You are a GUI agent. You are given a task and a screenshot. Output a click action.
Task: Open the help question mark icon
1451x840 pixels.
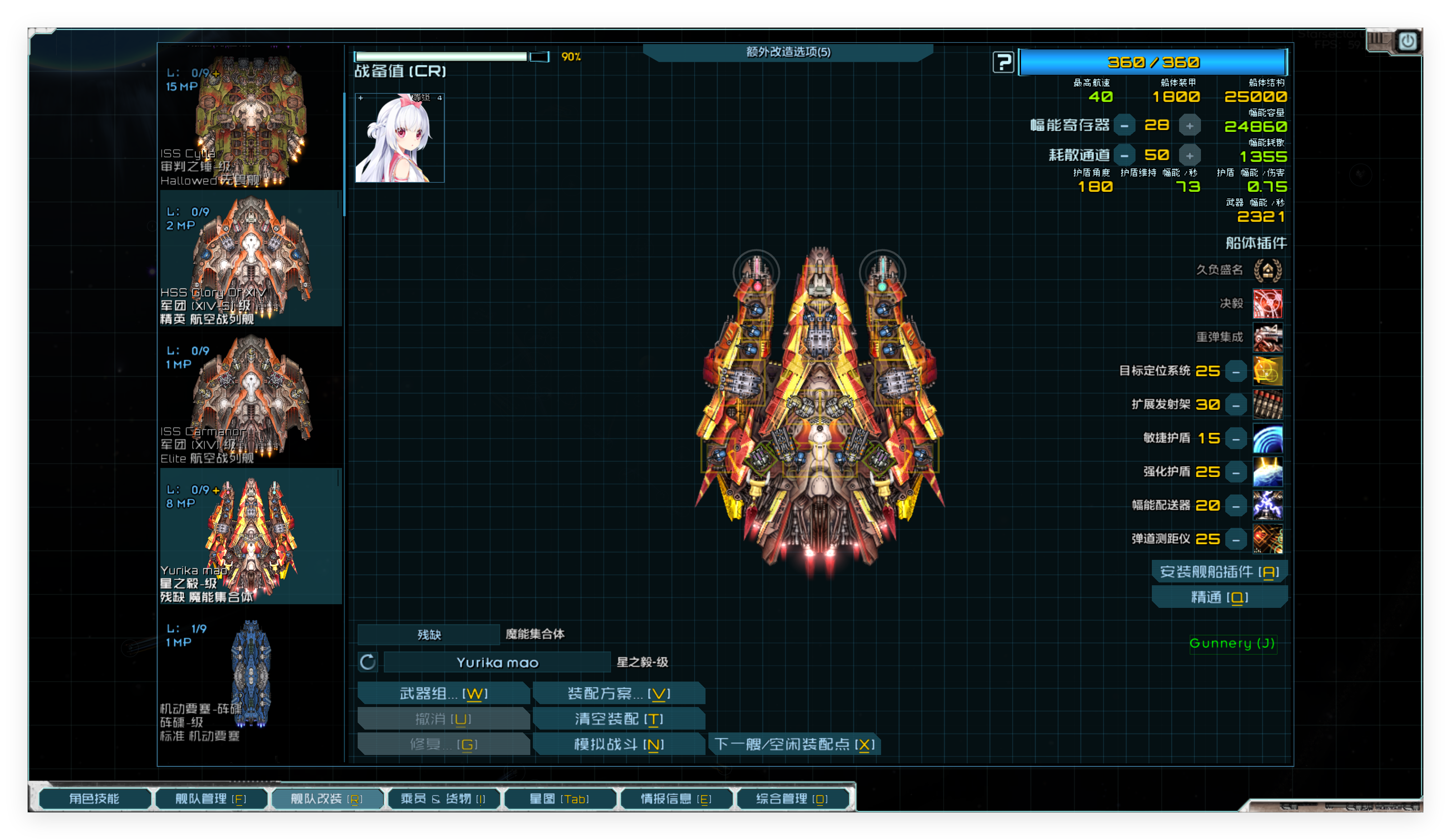(x=1004, y=62)
